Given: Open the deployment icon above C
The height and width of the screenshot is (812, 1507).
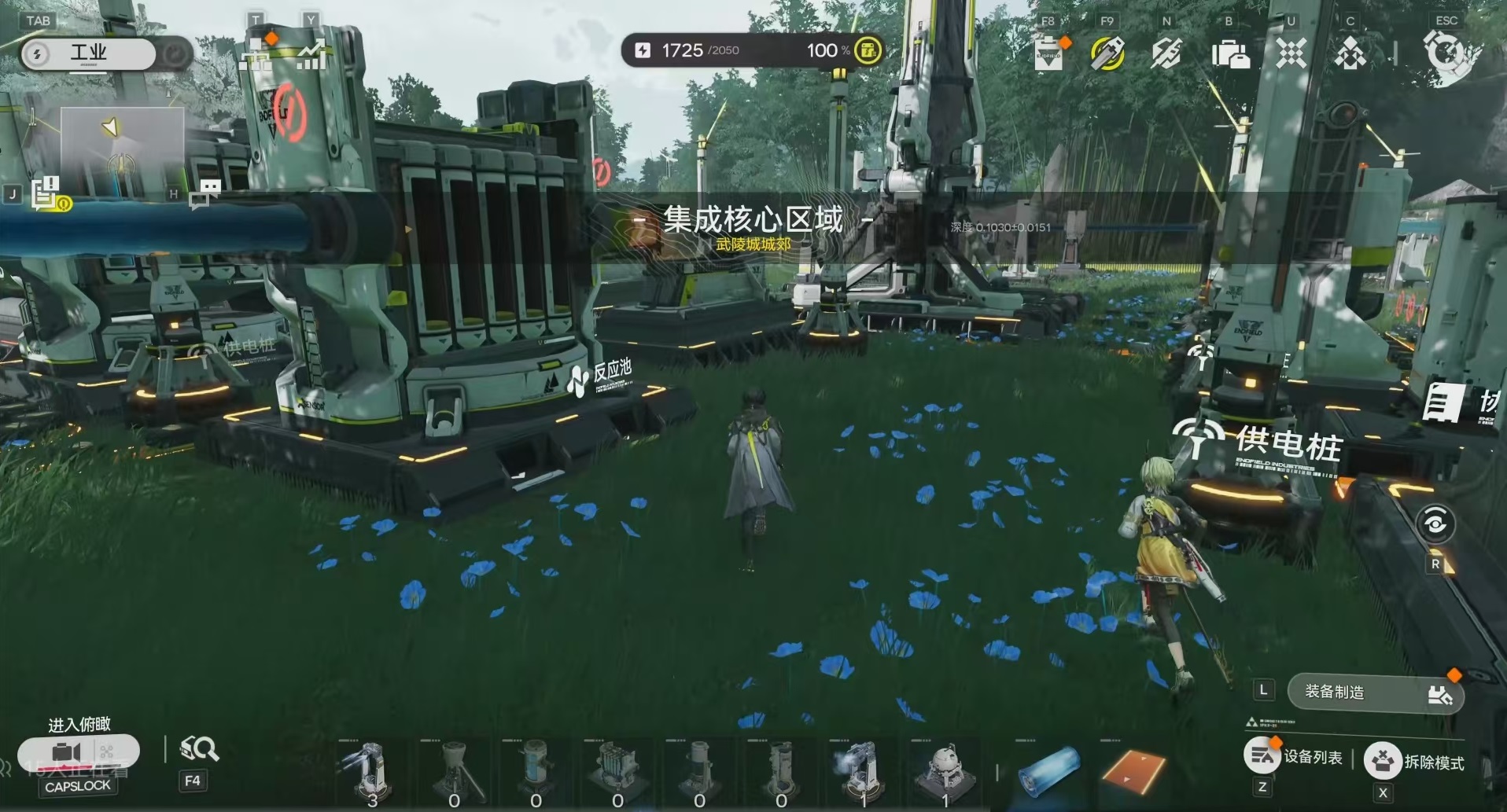Looking at the screenshot, I should [1350, 53].
